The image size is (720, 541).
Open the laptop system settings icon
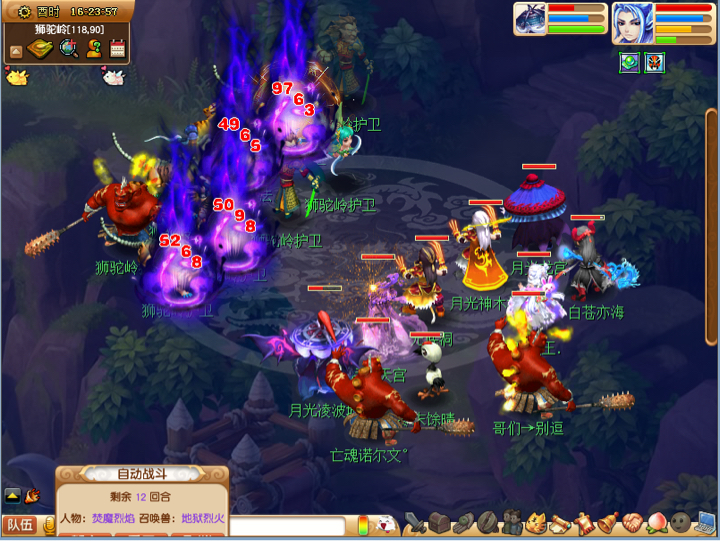[706, 522]
